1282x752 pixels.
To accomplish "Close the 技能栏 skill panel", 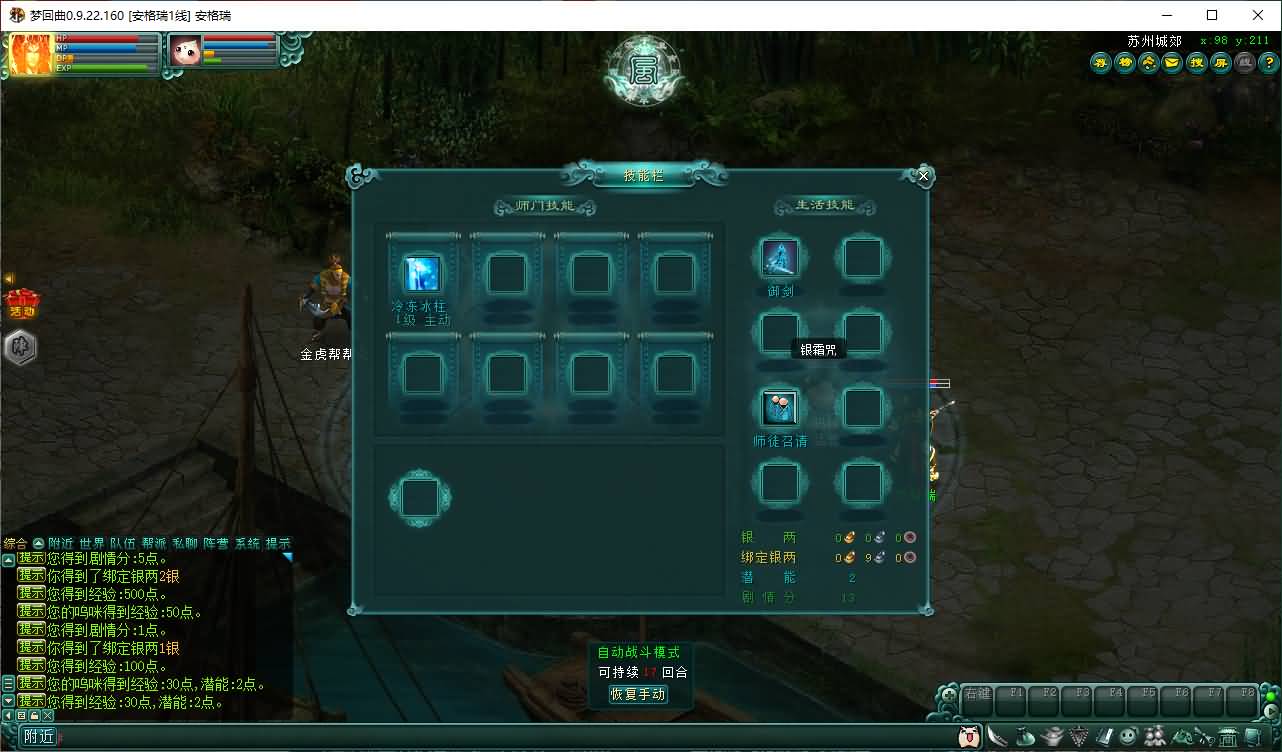I will (922, 175).
